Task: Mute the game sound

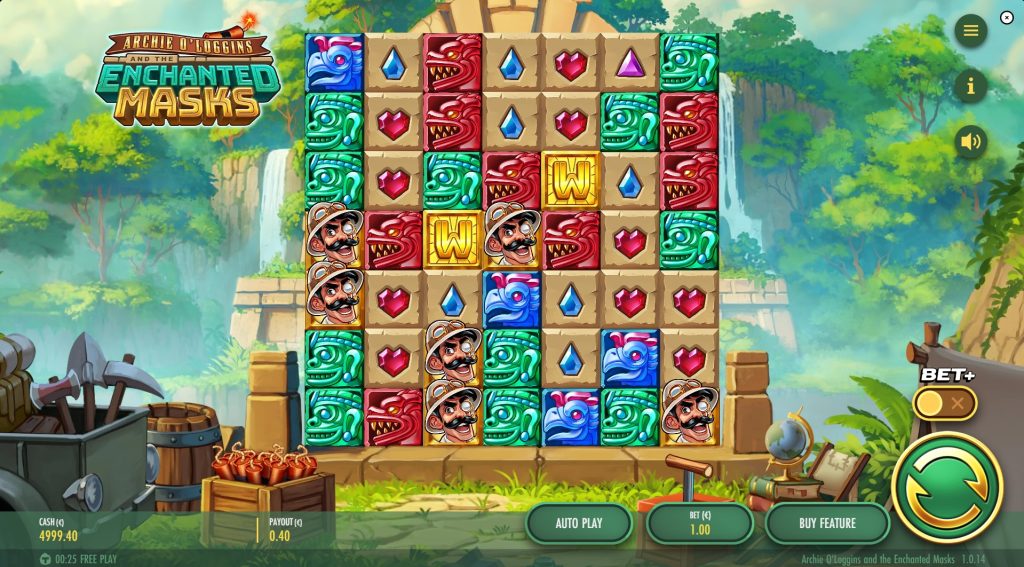Action: click(x=970, y=141)
